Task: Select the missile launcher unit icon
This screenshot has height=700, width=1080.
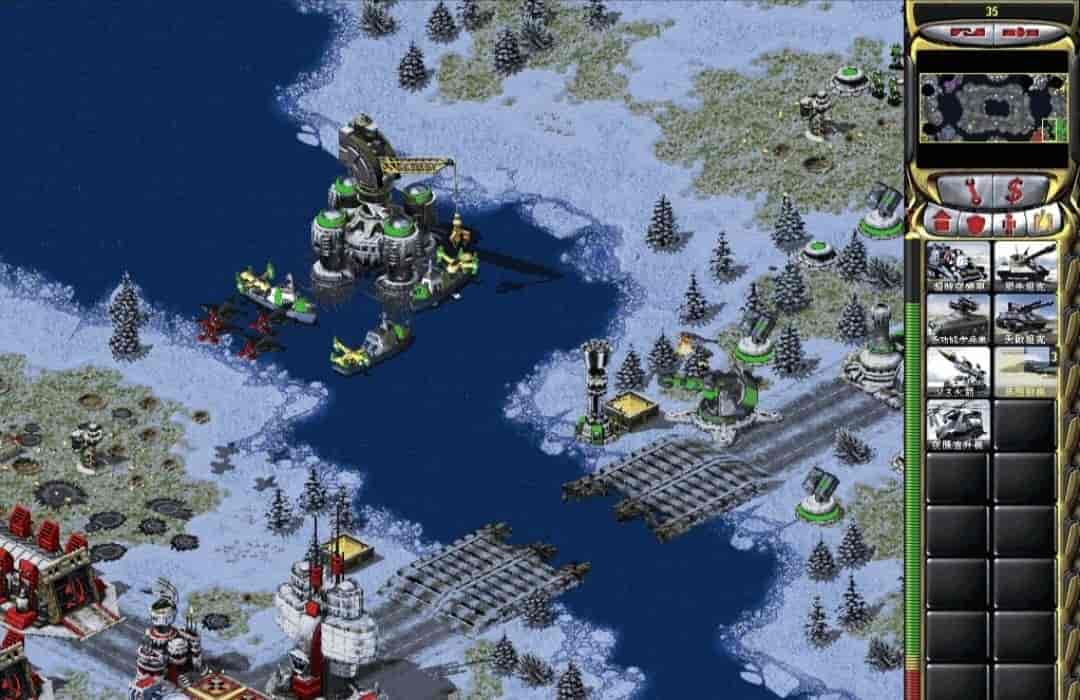Action: pos(958,370)
